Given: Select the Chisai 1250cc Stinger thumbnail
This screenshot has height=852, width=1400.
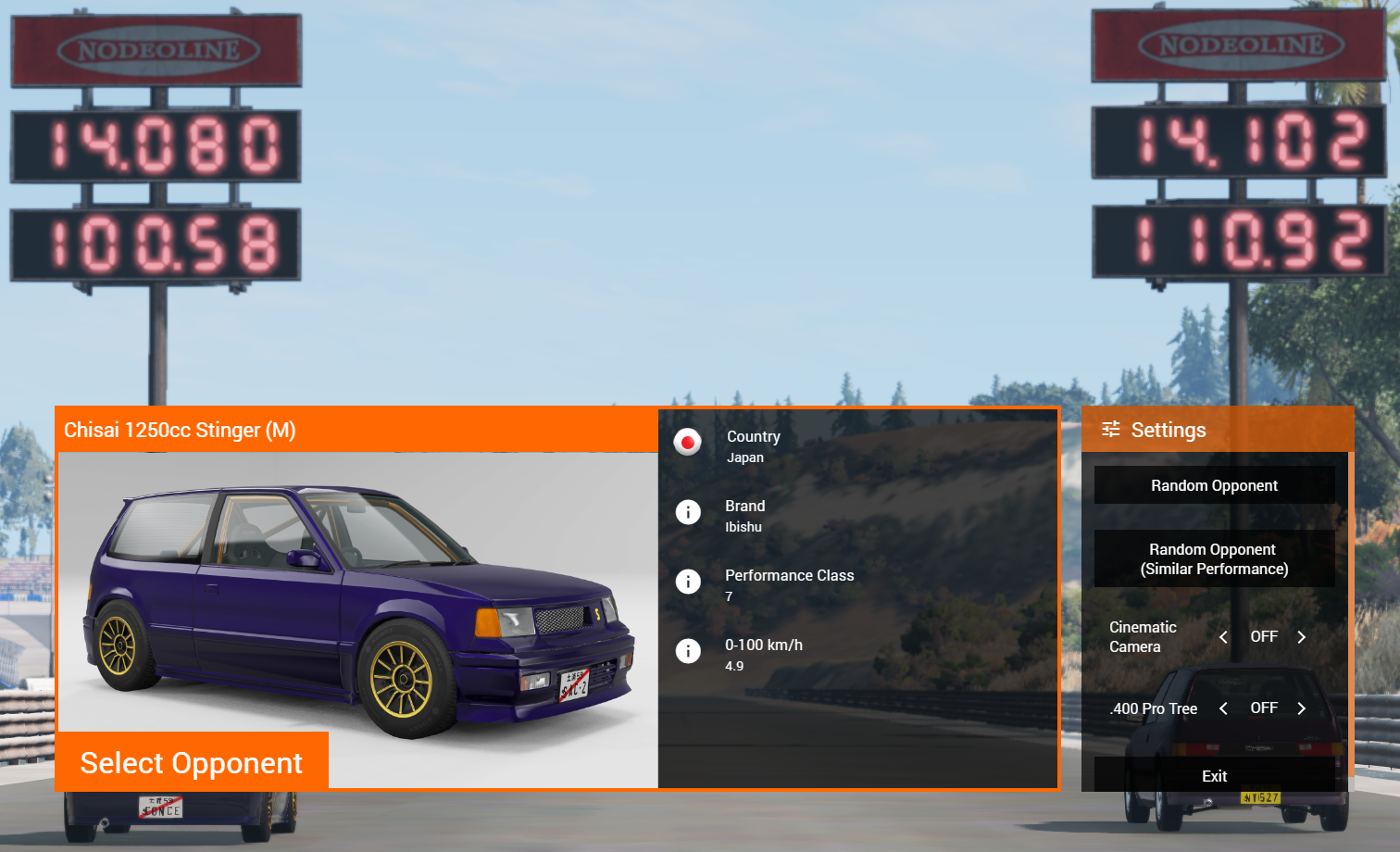Looking at the screenshot, I should click(x=357, y=593).
